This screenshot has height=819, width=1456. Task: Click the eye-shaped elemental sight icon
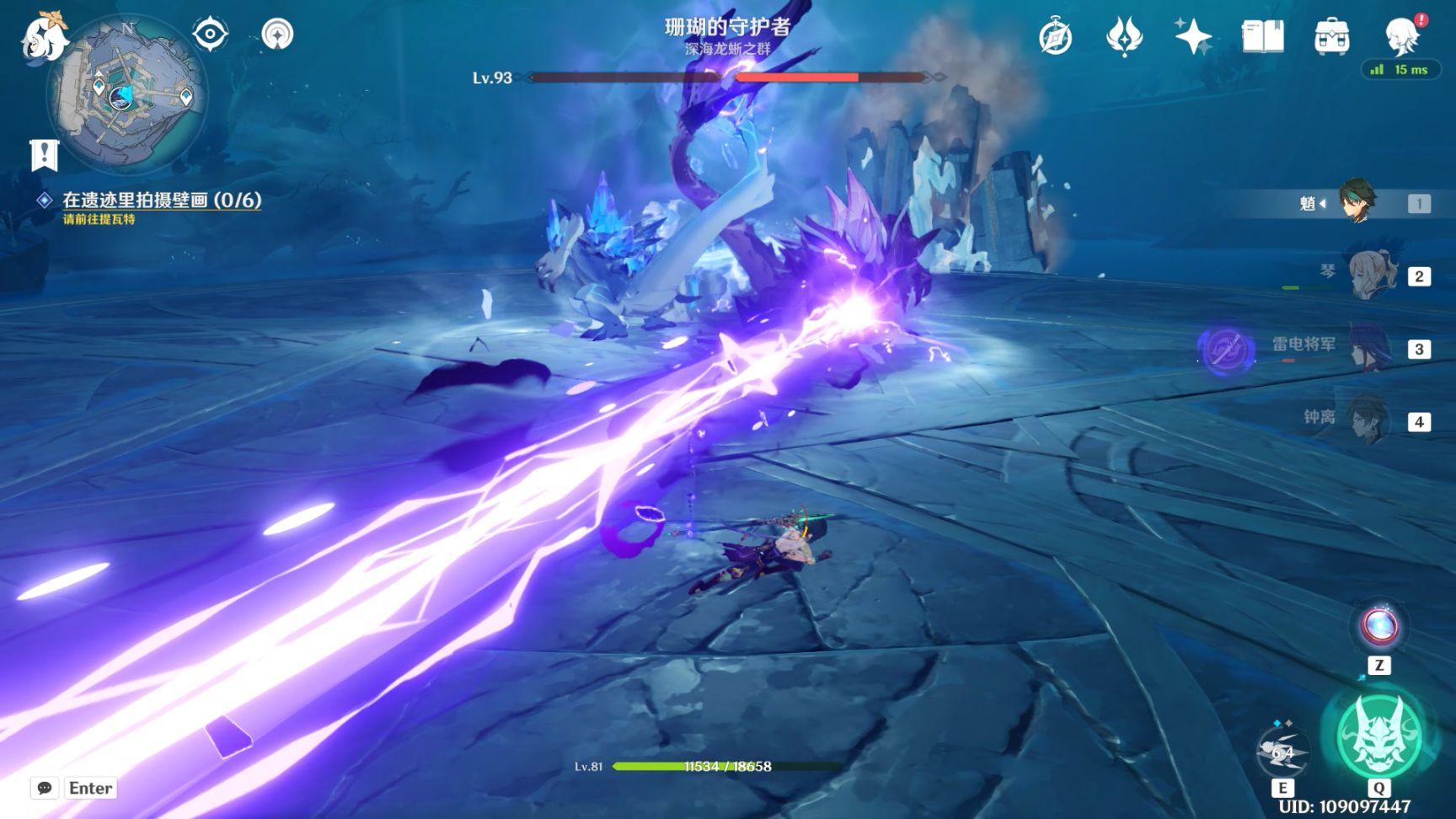click(x=210, y=35)
